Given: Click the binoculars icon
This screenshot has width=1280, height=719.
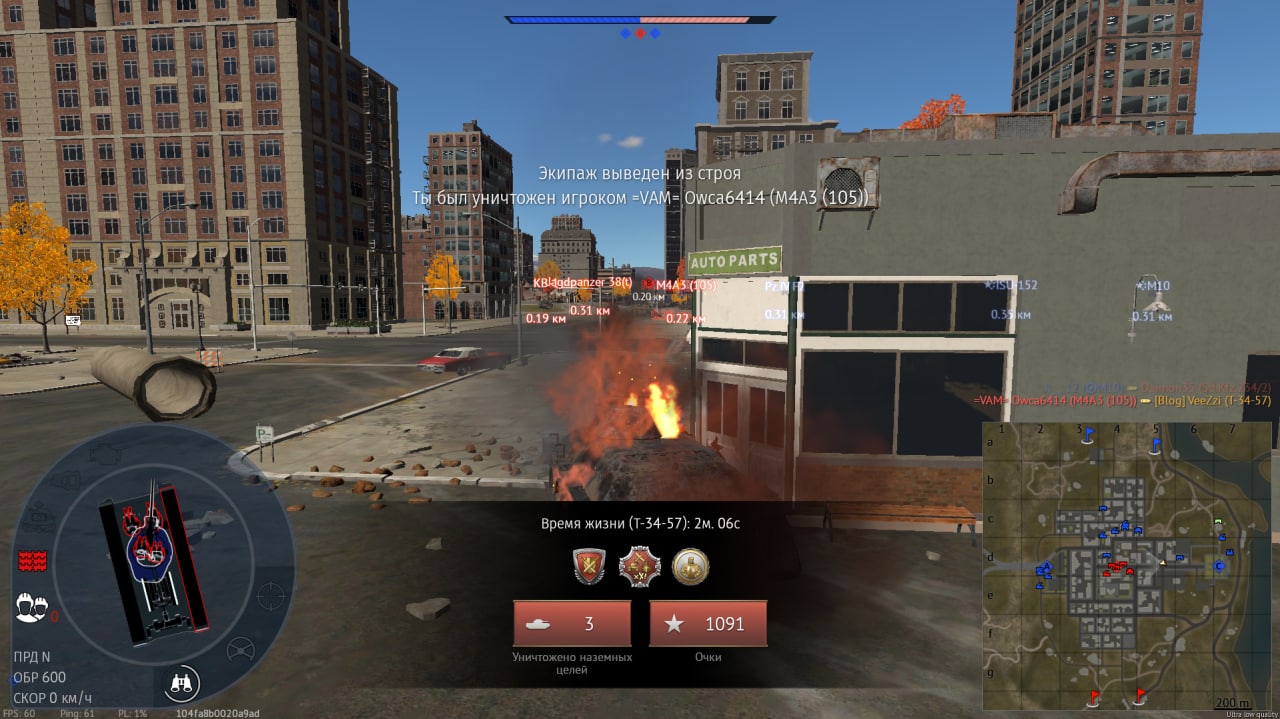Looking at the screenshot, I should click(183, 683).
